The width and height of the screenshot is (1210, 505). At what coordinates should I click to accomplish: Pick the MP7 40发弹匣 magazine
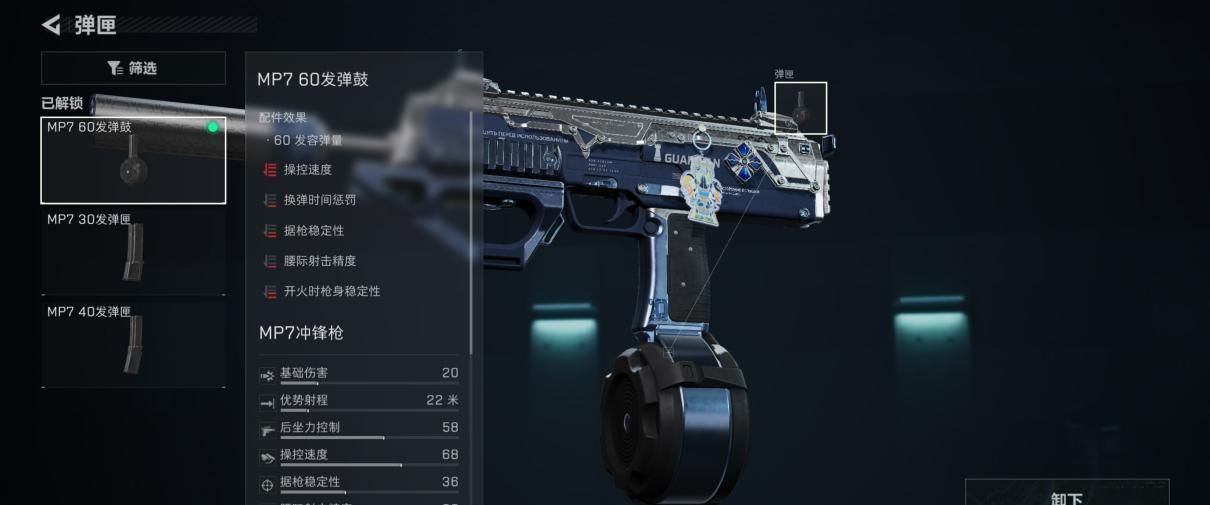133,344
